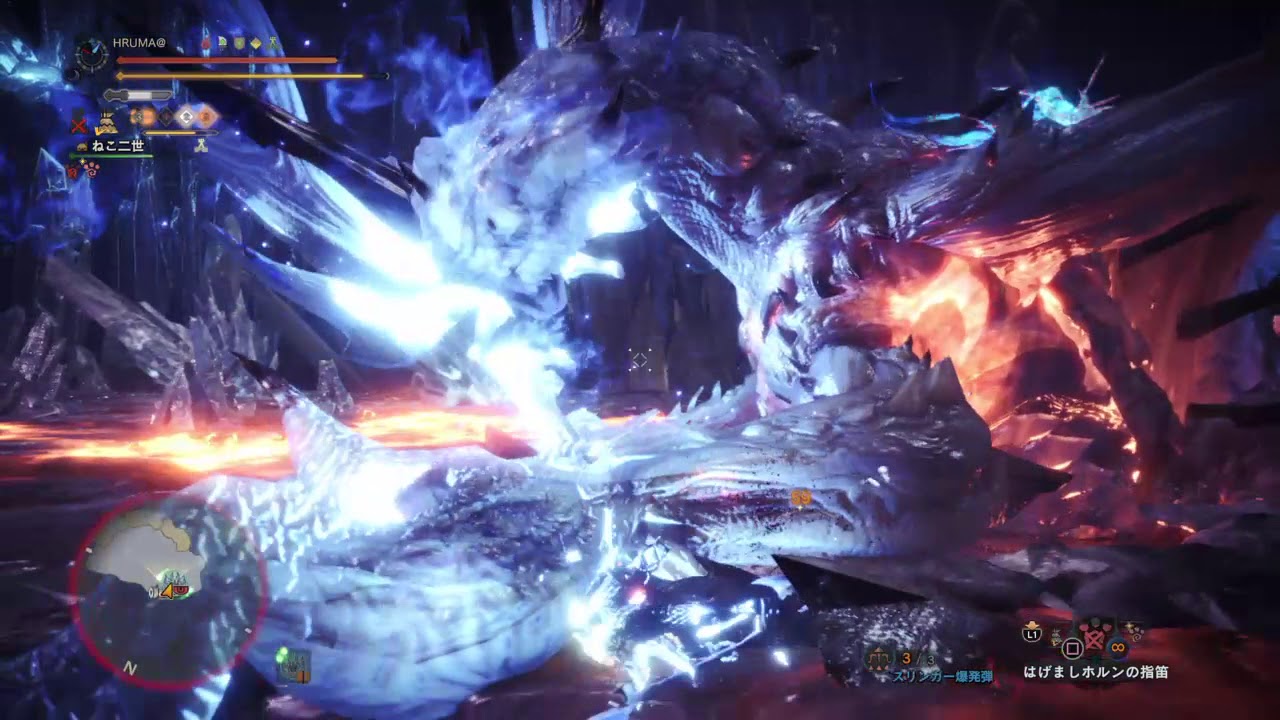Click the weapon sharpness gauge

click(x=138, y=95)
